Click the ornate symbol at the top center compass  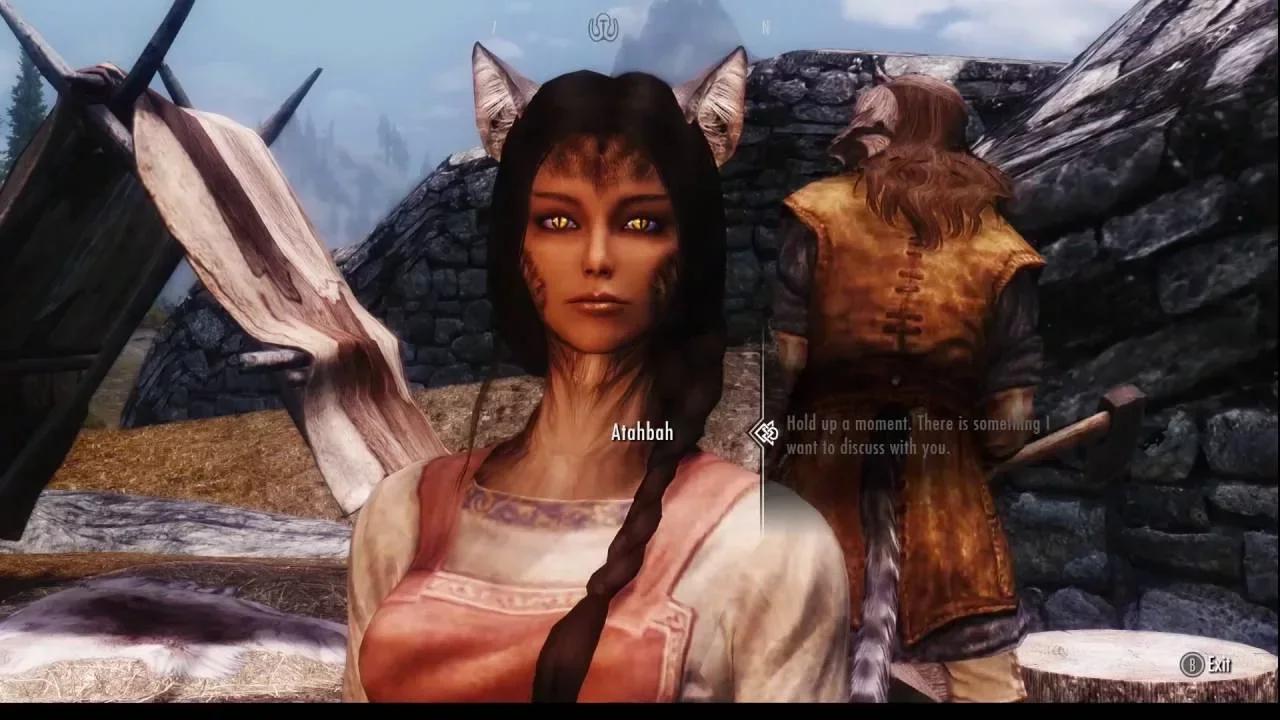603,25
